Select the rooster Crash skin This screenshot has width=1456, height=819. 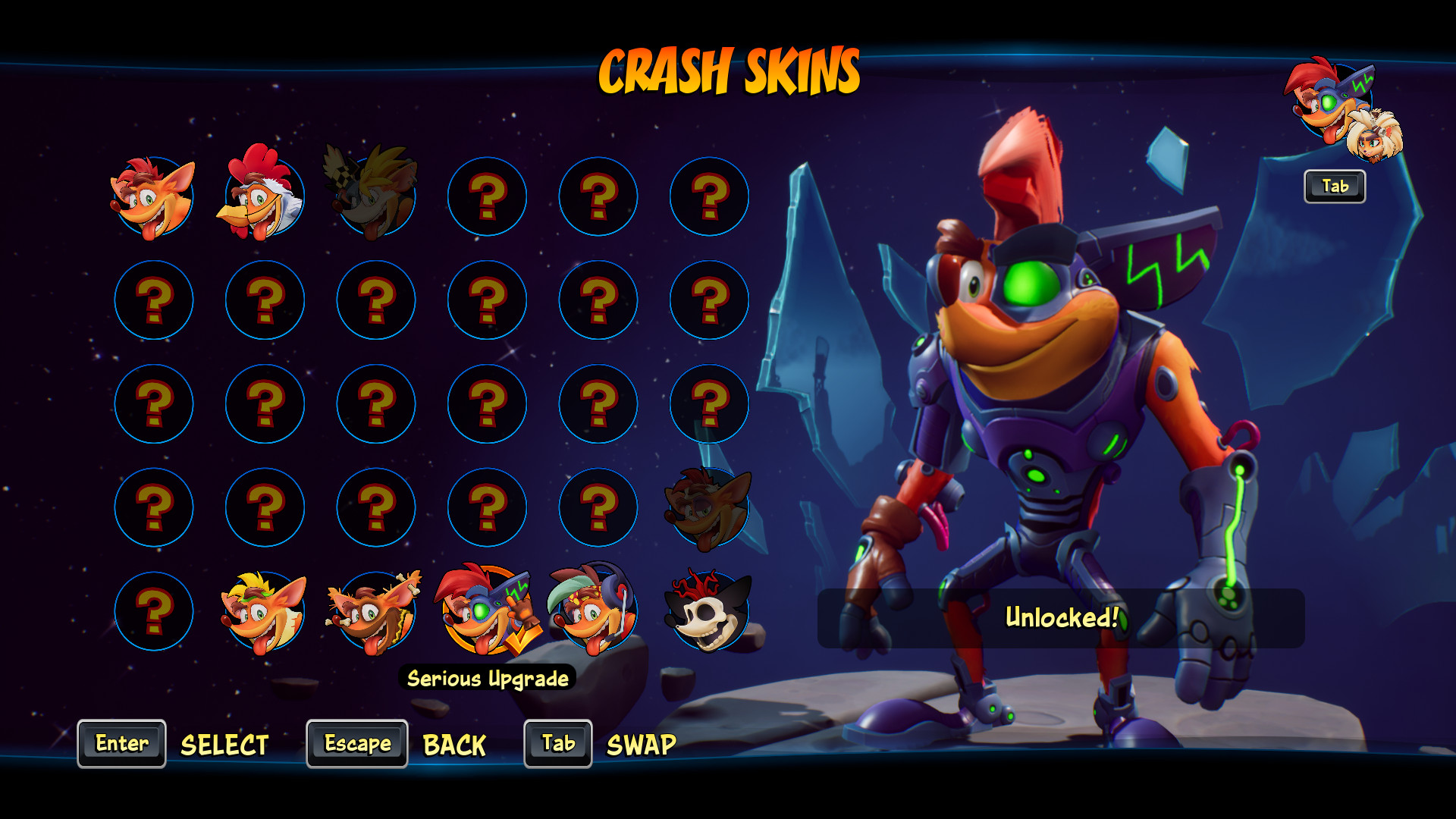click(x=265, y=196)
